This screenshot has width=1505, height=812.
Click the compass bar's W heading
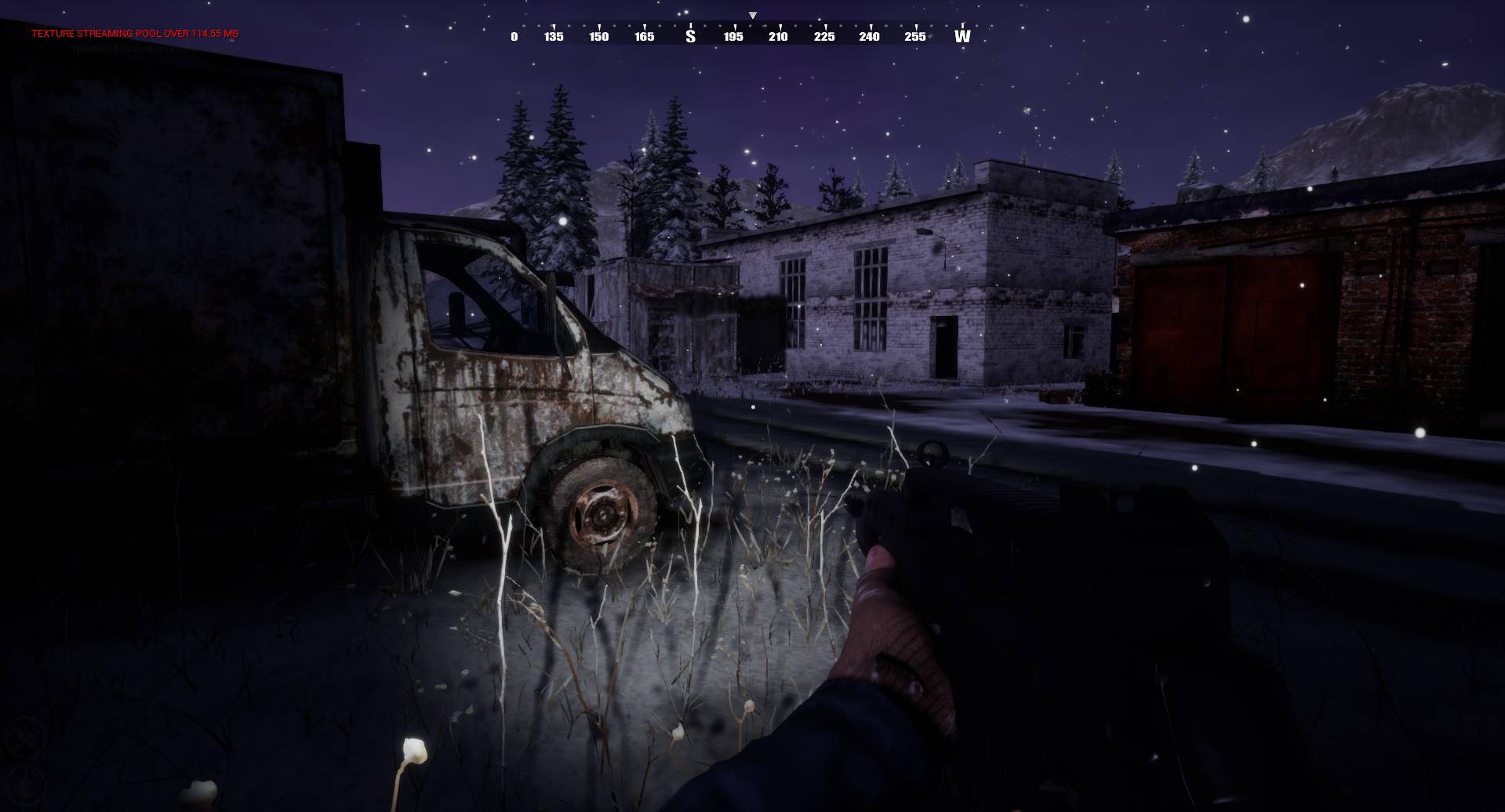(962, 36)
